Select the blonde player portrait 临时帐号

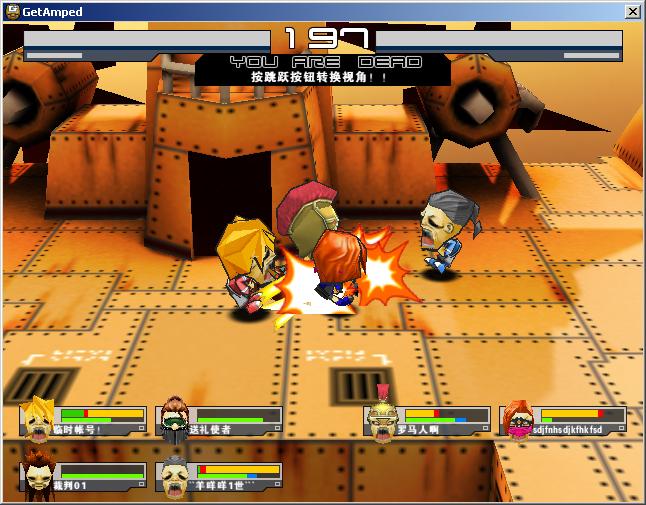coord(39,419)
